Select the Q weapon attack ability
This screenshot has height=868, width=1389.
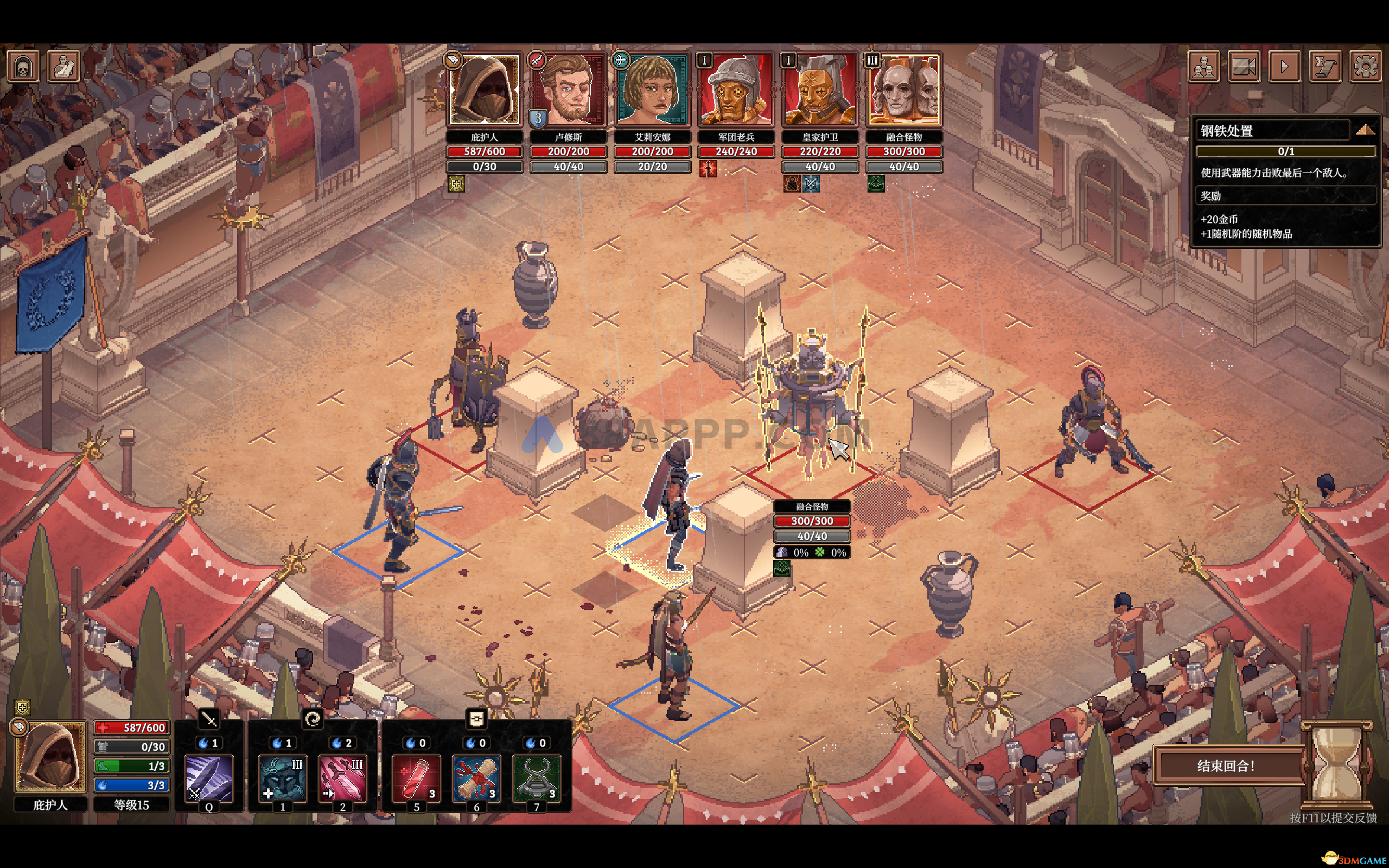tap(209, 778)
